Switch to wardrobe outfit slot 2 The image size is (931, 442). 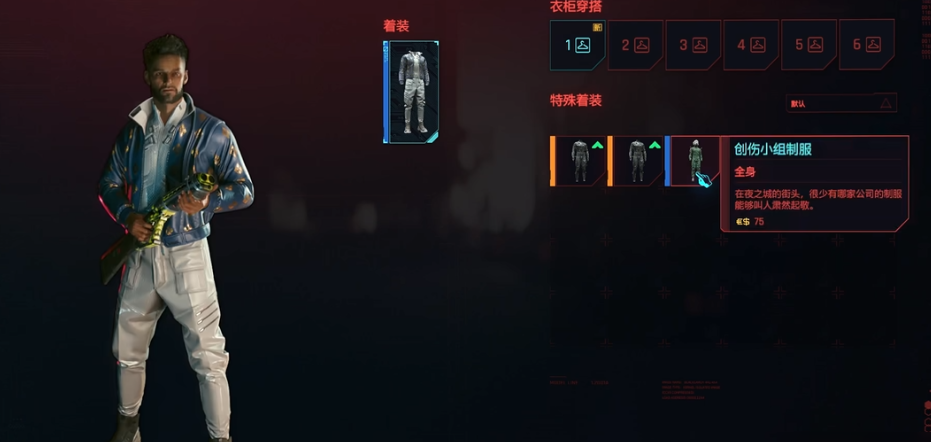point(635,45)
